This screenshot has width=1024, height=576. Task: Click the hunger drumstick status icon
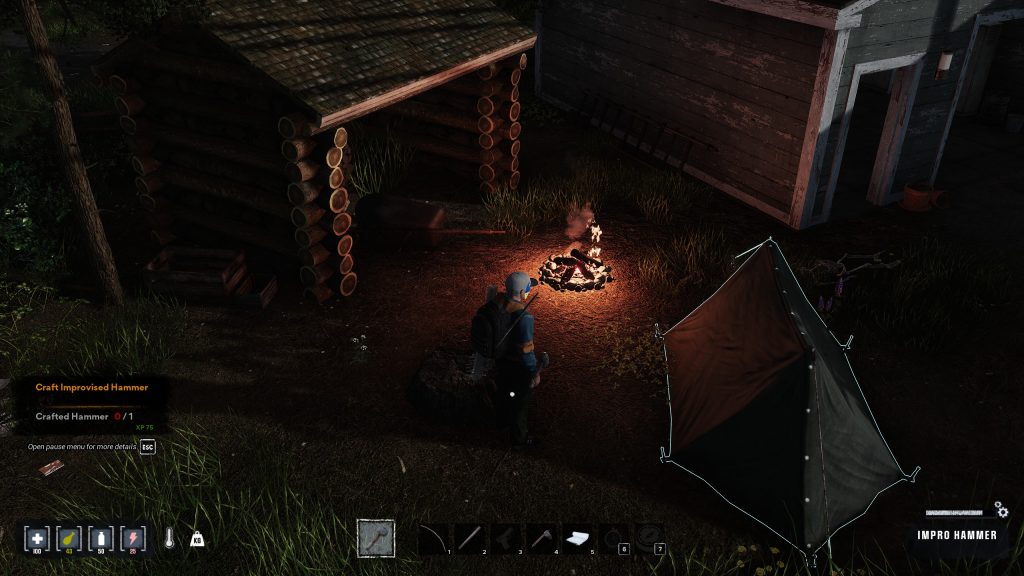pos(70,537)
